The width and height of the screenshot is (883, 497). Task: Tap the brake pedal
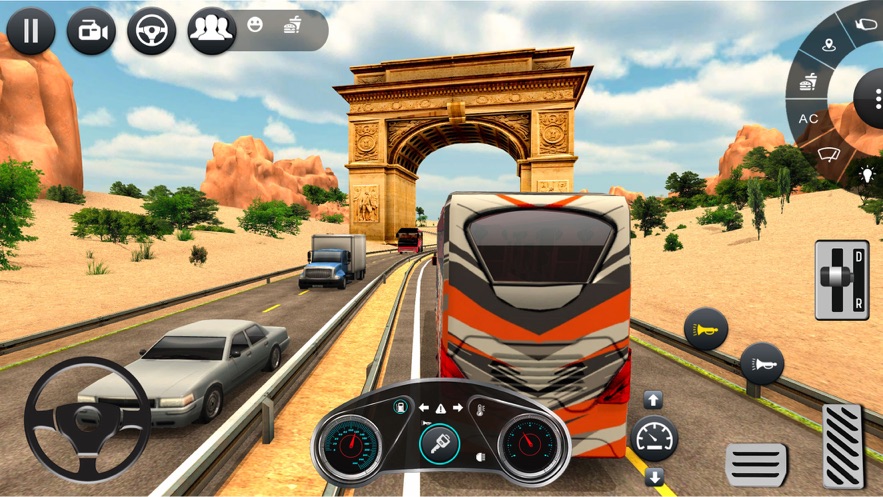[x=756, y=464]
